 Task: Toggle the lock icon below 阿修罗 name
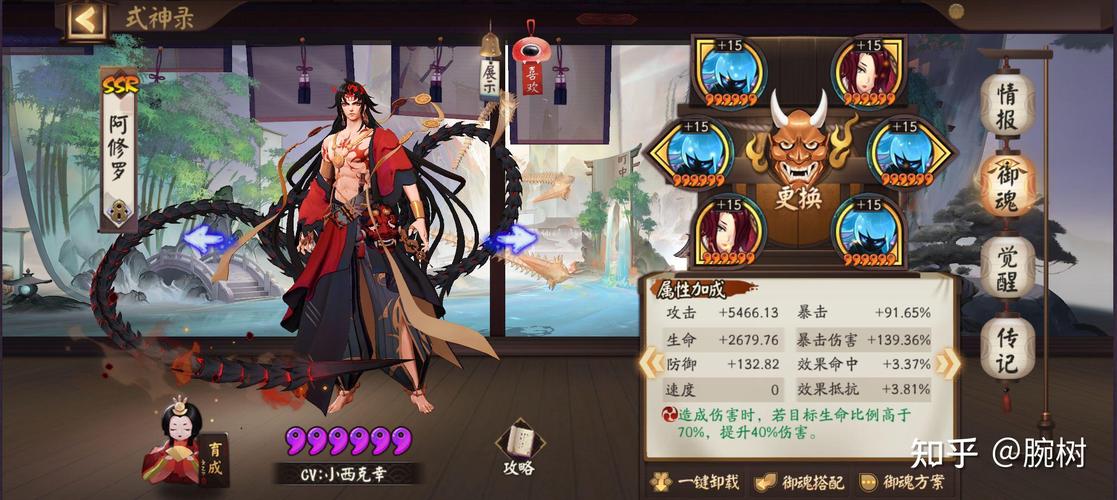(118, 211)
